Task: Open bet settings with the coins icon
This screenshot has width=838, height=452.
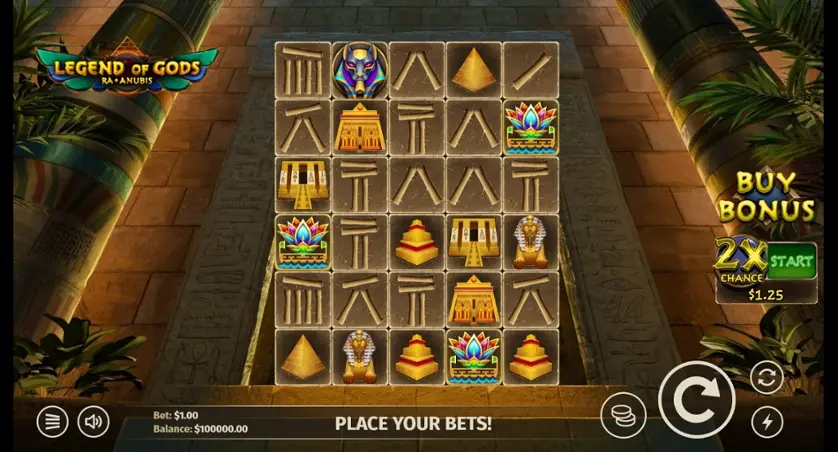Action: tap(623, 415)
